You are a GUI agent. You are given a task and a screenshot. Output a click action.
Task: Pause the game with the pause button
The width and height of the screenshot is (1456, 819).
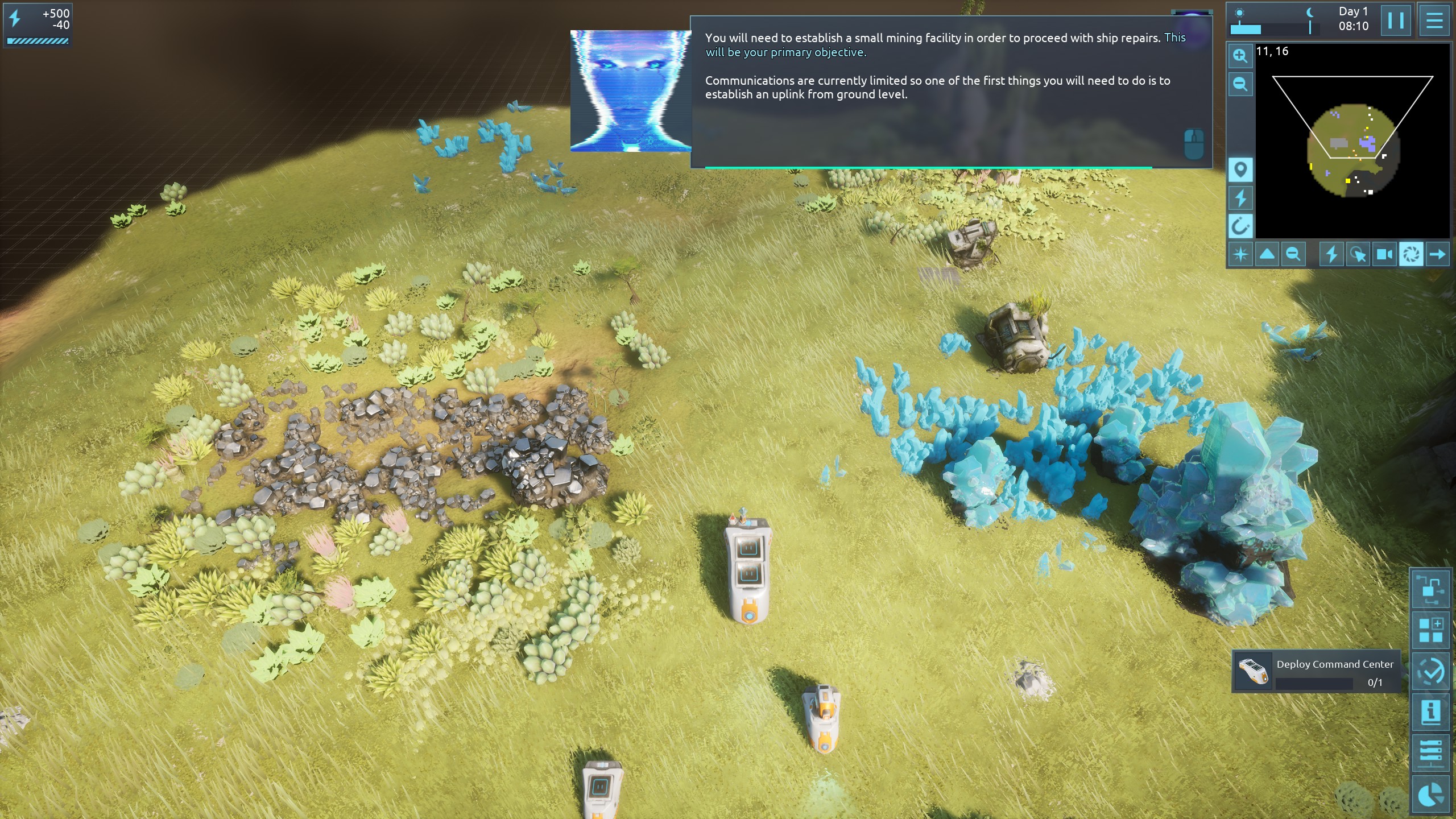(1395, 21)
